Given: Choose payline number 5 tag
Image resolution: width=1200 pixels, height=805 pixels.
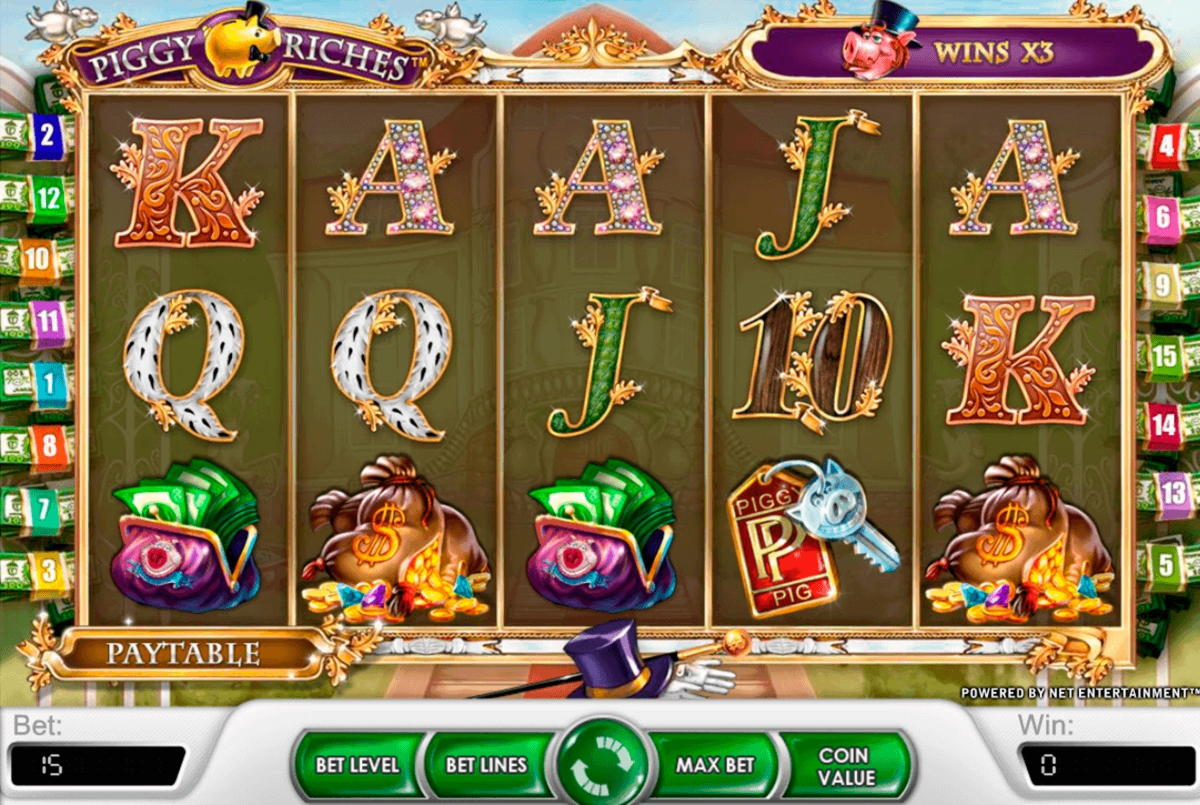Looking at the screenshot, I should pyautogui.click(x=1163, y=562).
